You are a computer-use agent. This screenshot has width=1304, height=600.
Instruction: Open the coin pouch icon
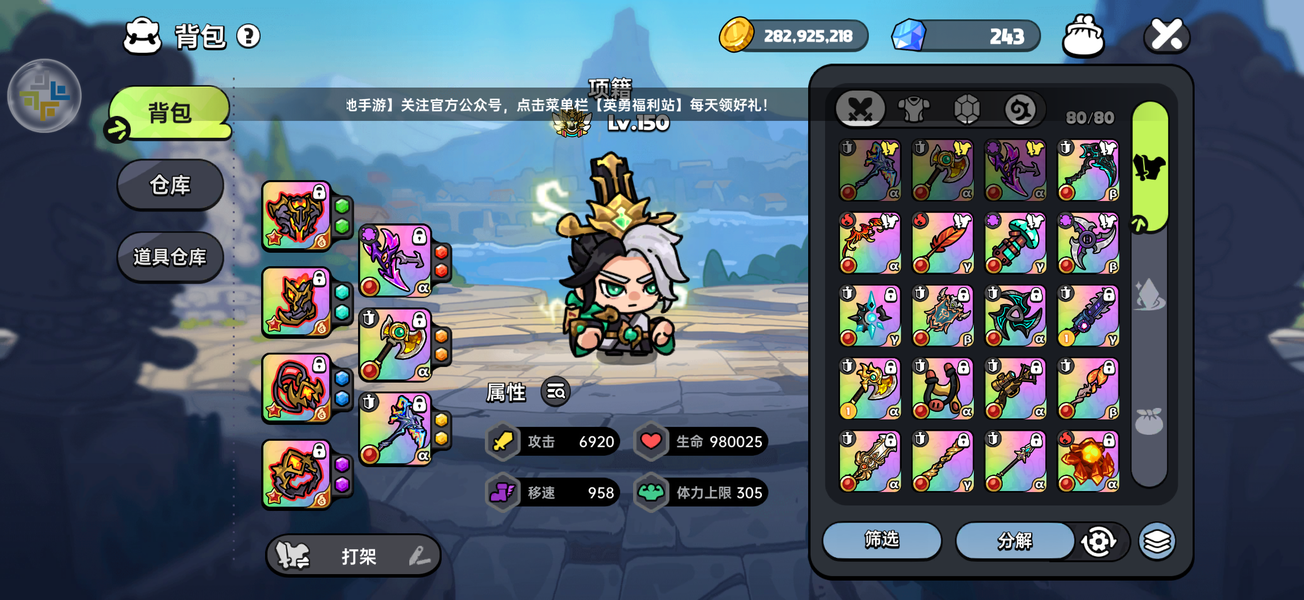[x=1083, y=36]
